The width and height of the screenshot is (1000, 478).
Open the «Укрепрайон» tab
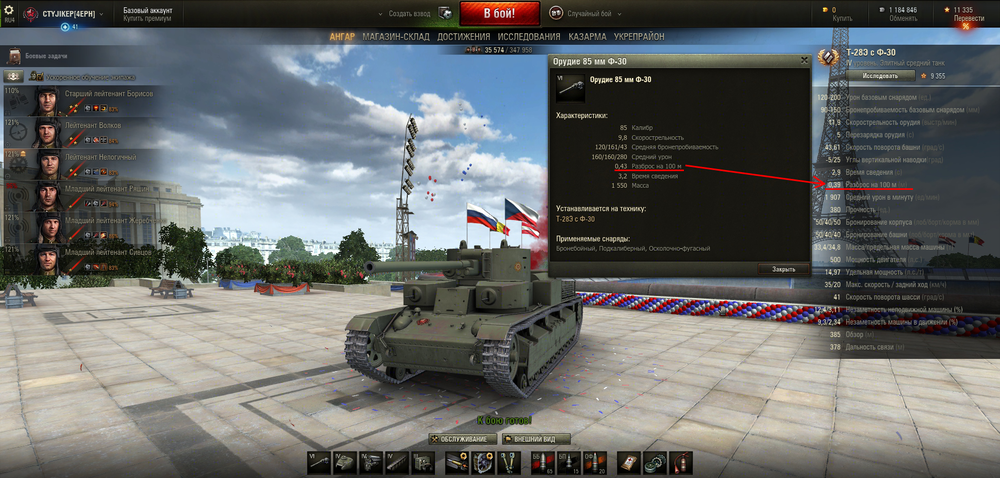tap(639, 37)
